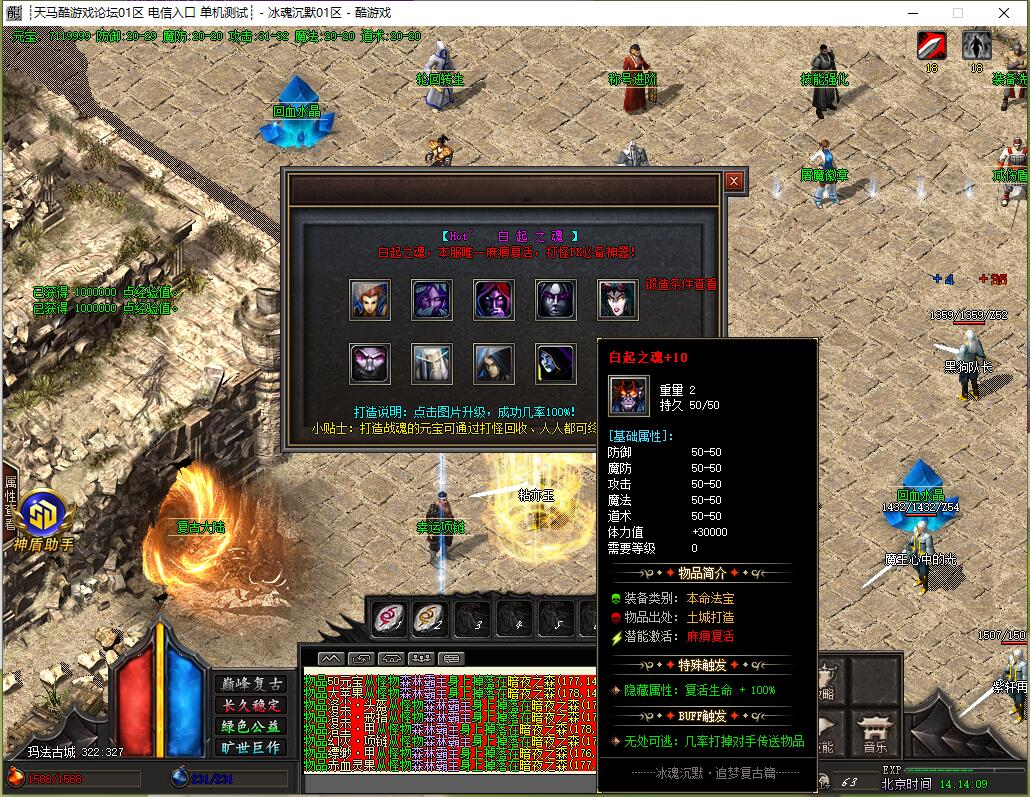Screen dimensions: 1030x797
Task: Click the 长久稳定 button
Action: click(x=250, y=705)
